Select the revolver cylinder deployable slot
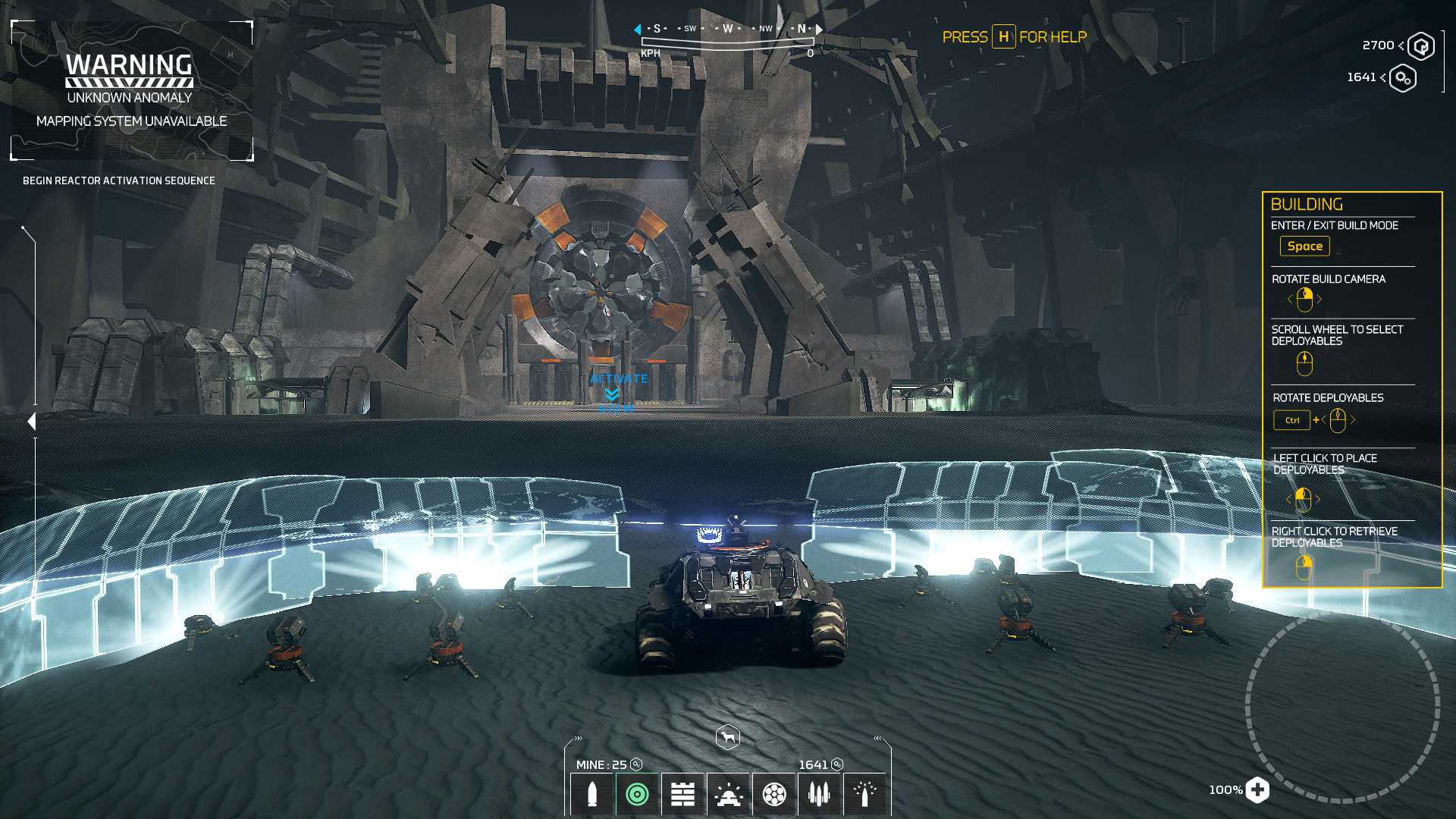Screen dimensions: 1456x819 click(x=774, y=794)
